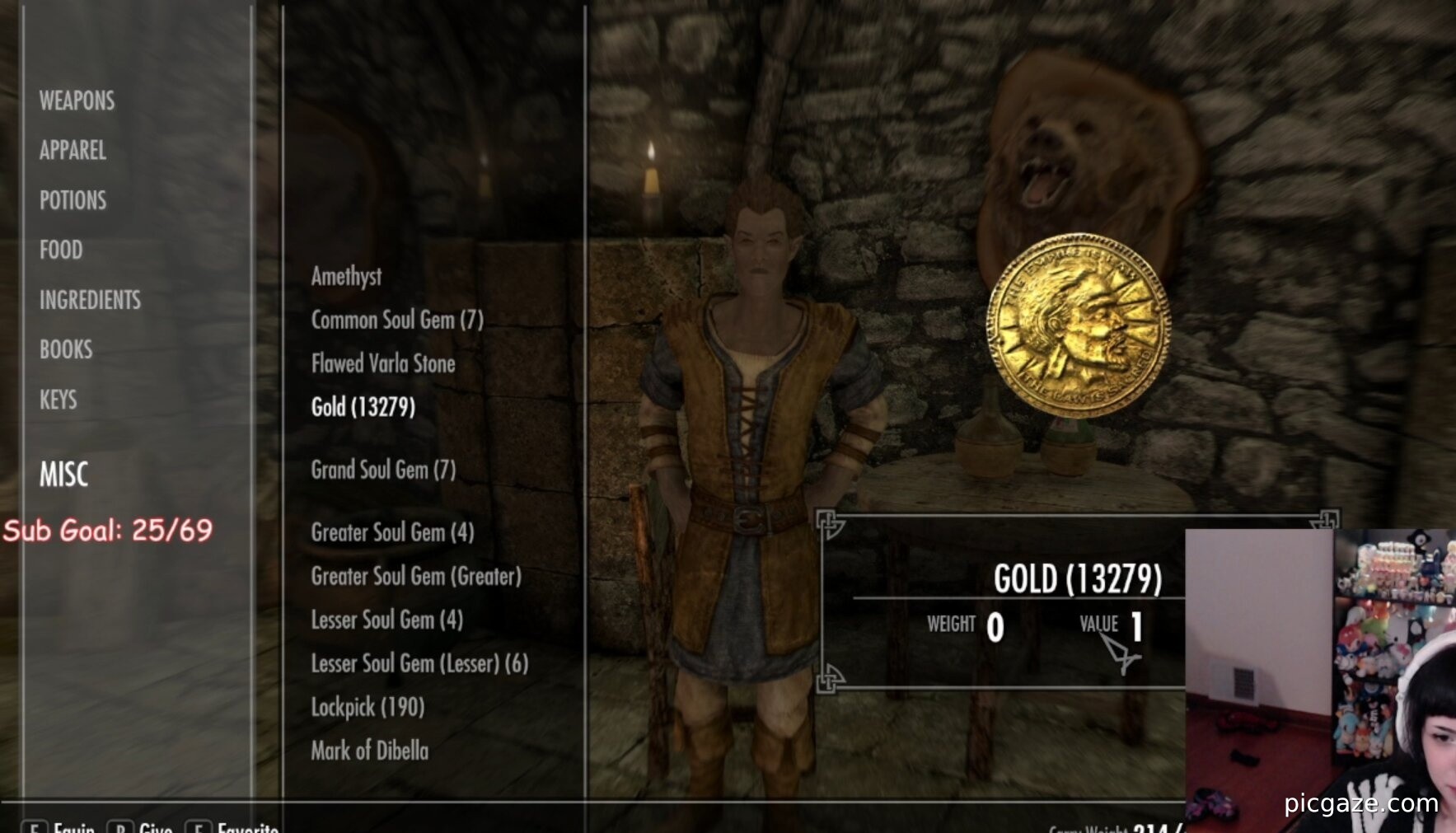This screenshot has width=1456, height=833.
Task: Pick Greater Soul Gem (Greater) entry
Action: tap(416, 576)
